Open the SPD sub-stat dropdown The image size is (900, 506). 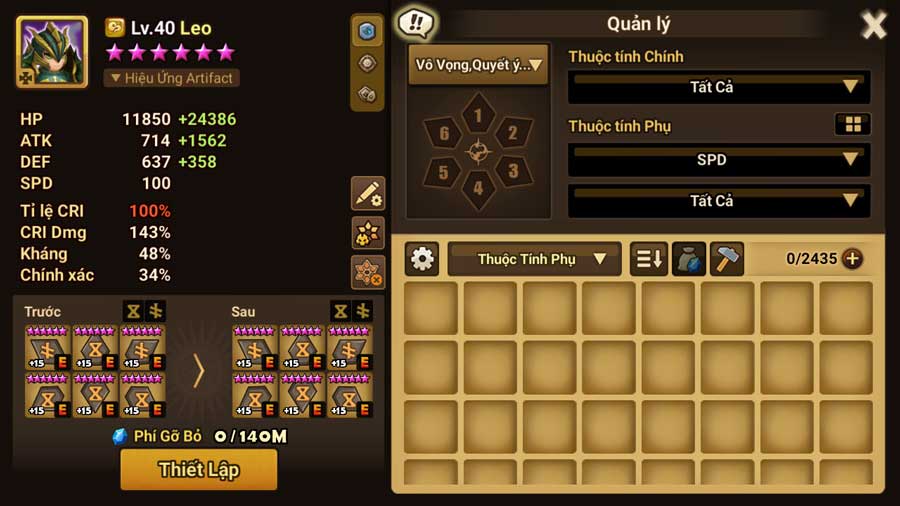click(x=718, y=159)
